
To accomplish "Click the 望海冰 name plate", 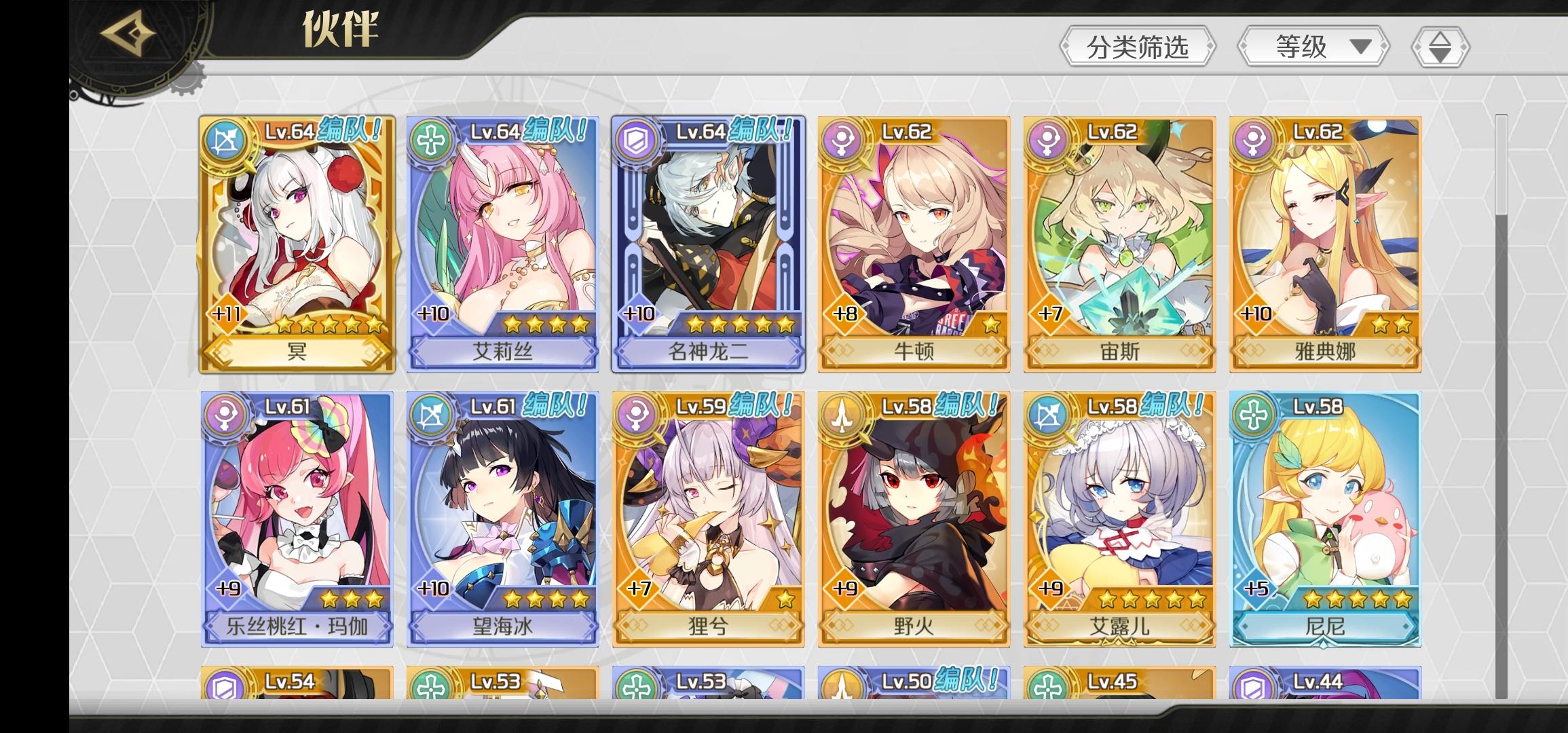I will pyautogui.click(x=502, y=628).
